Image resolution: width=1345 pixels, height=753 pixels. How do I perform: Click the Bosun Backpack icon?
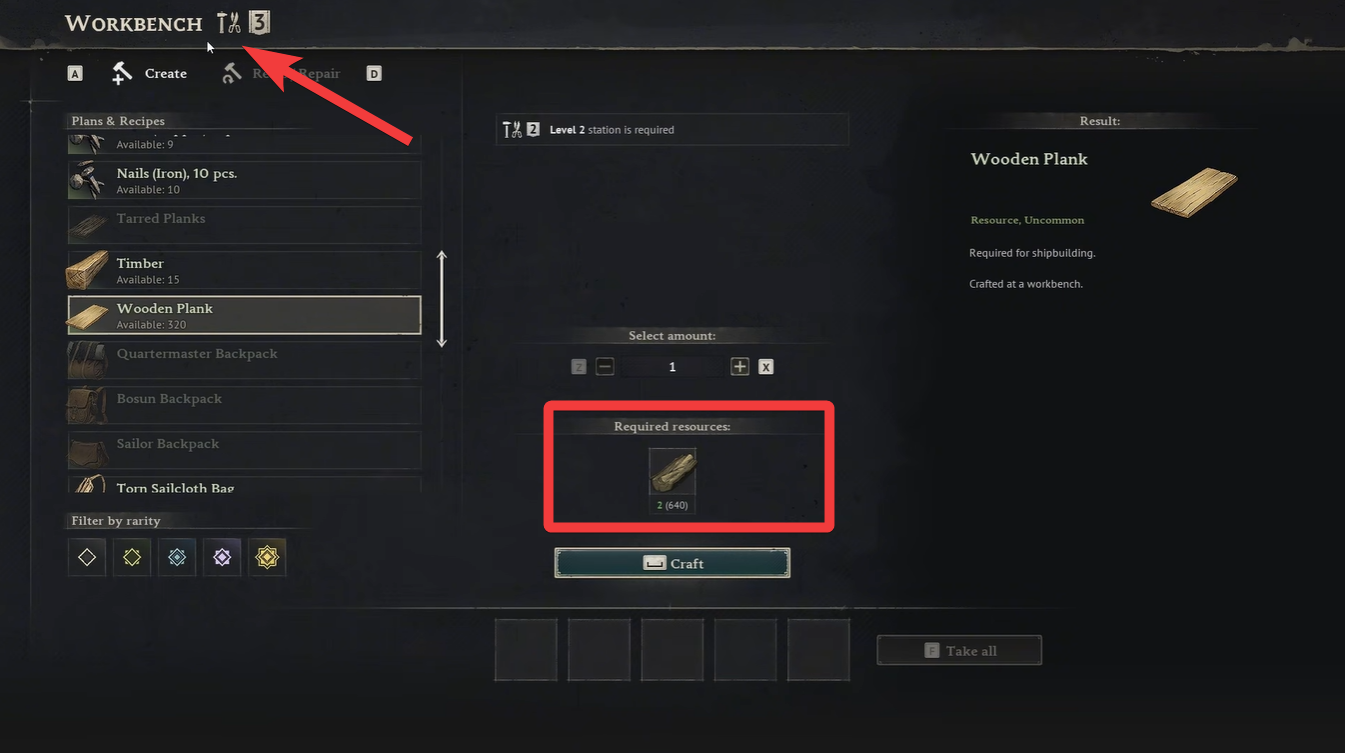88,404
